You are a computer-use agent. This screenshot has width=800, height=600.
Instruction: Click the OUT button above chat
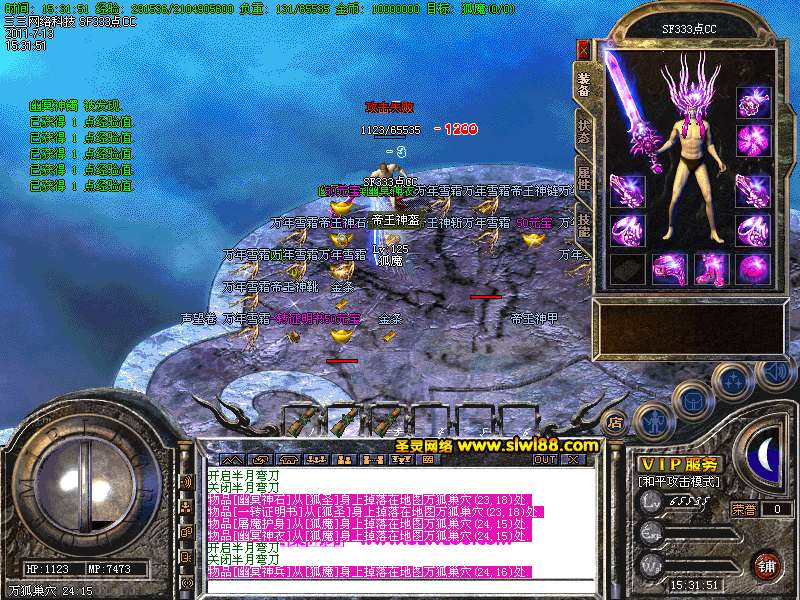tap(544, 460)
